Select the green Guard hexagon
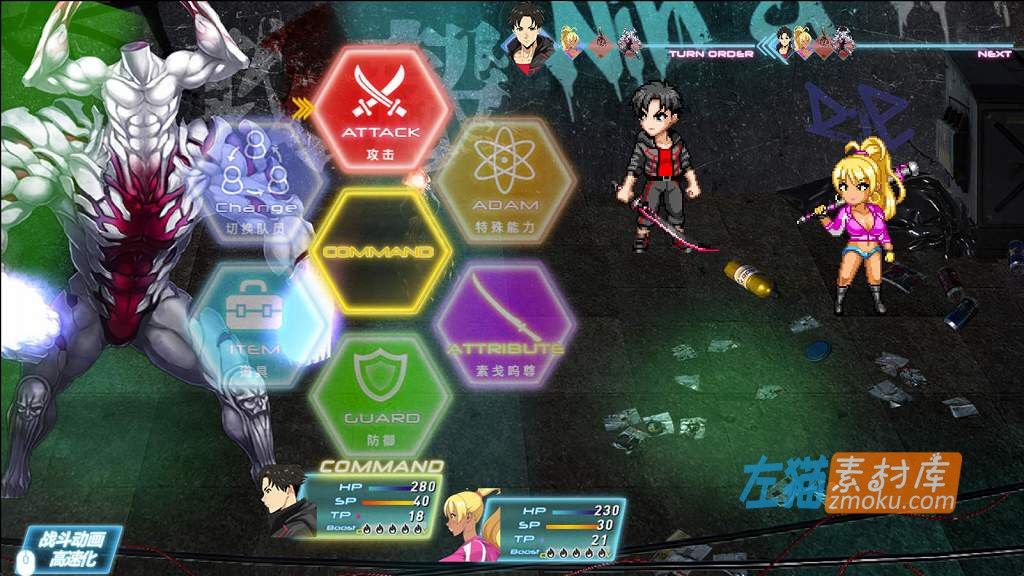This screenshot has width=1024, height=576. (381, 394)
